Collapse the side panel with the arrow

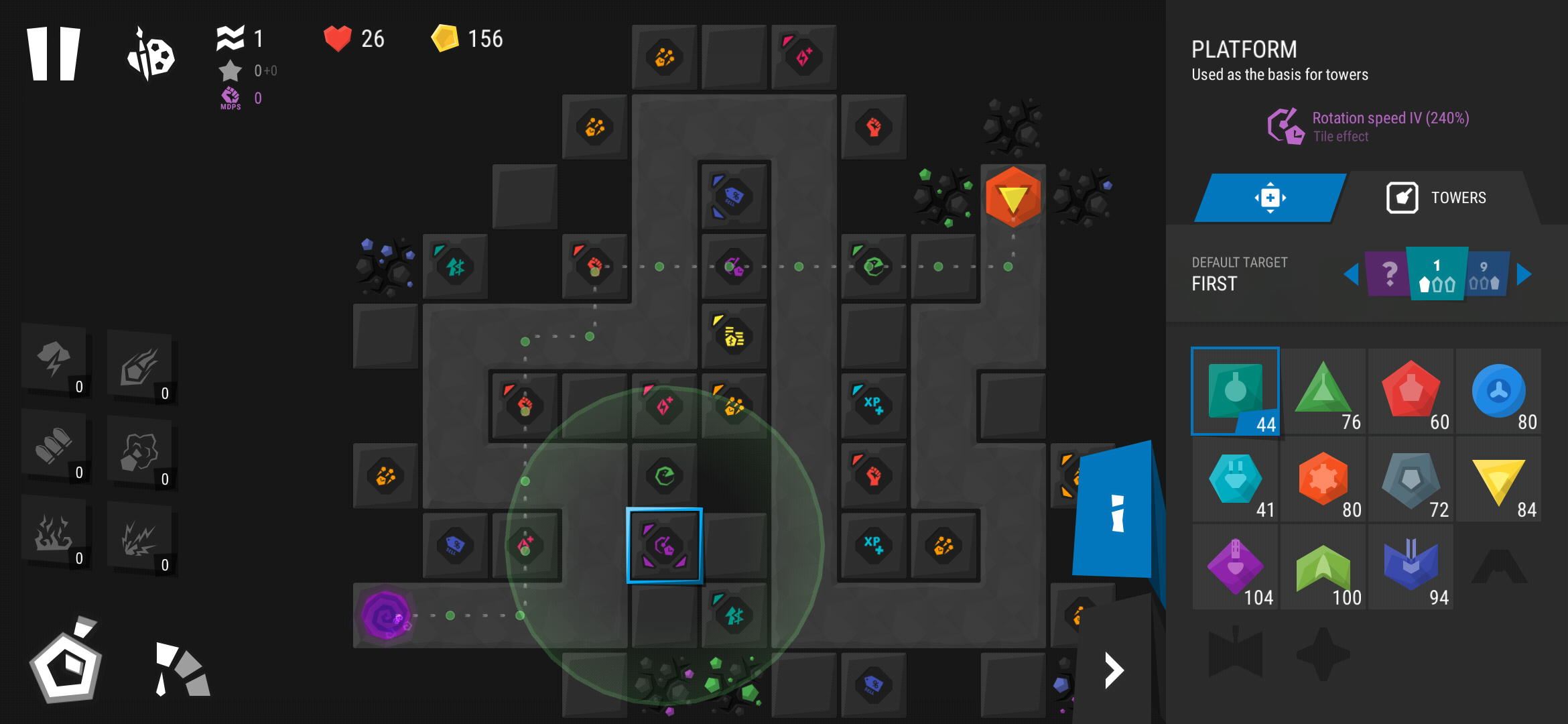pos(1114,670)
